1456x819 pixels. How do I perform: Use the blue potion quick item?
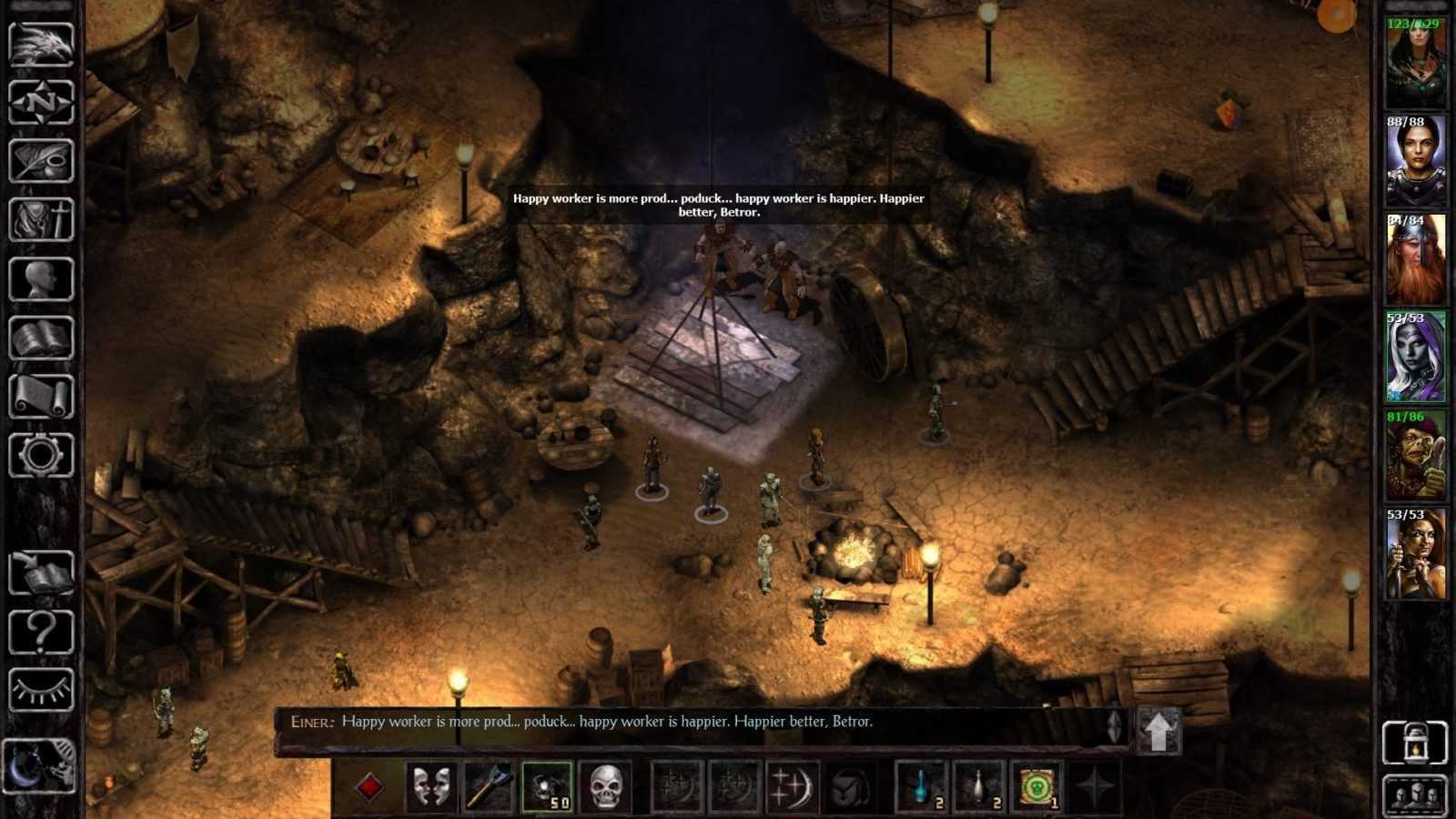coord(922,786)
